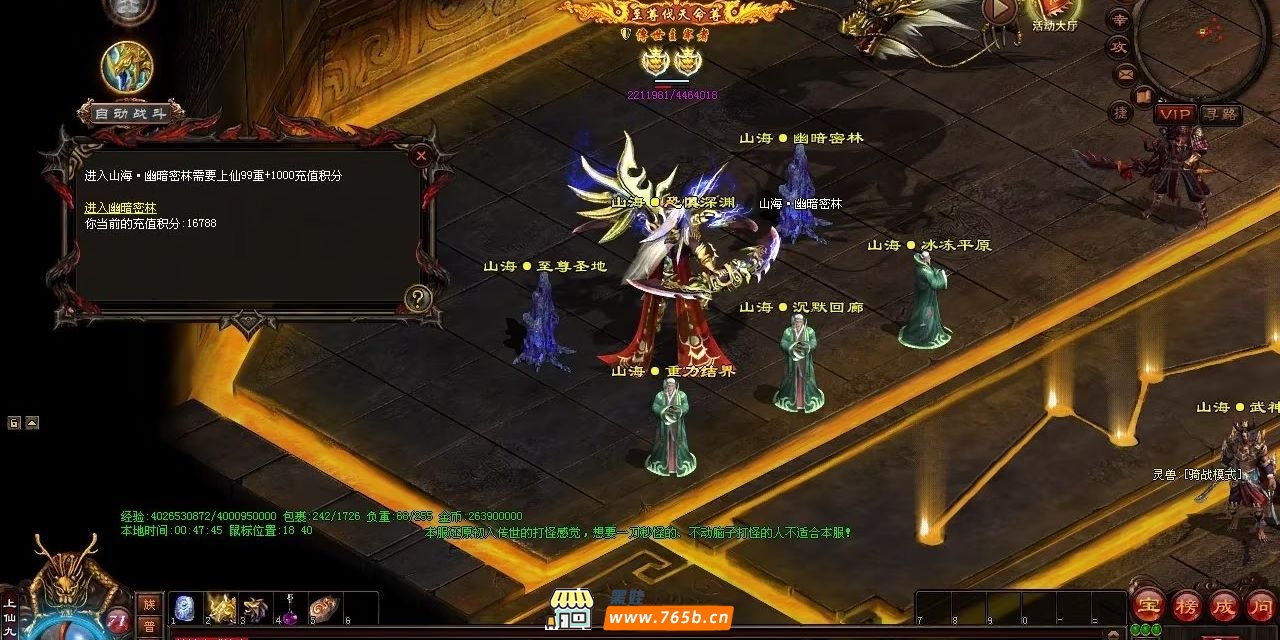Viewport: 1280px width, 640px height.
Task: Select the blue rune stone slot
Action: tap(185, 608)
